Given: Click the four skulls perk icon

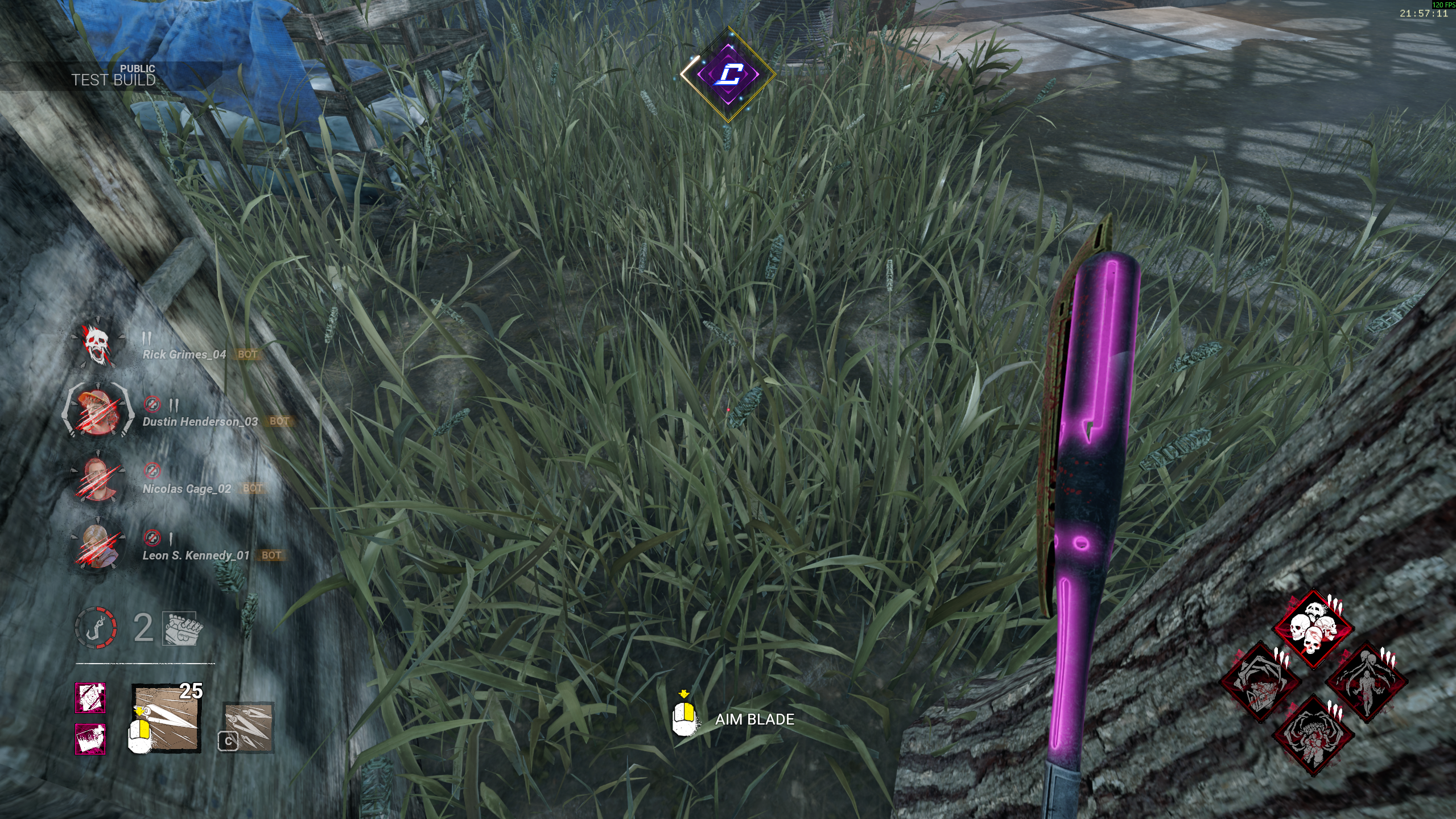Looking at the screenshot, I should point(1313,628).
